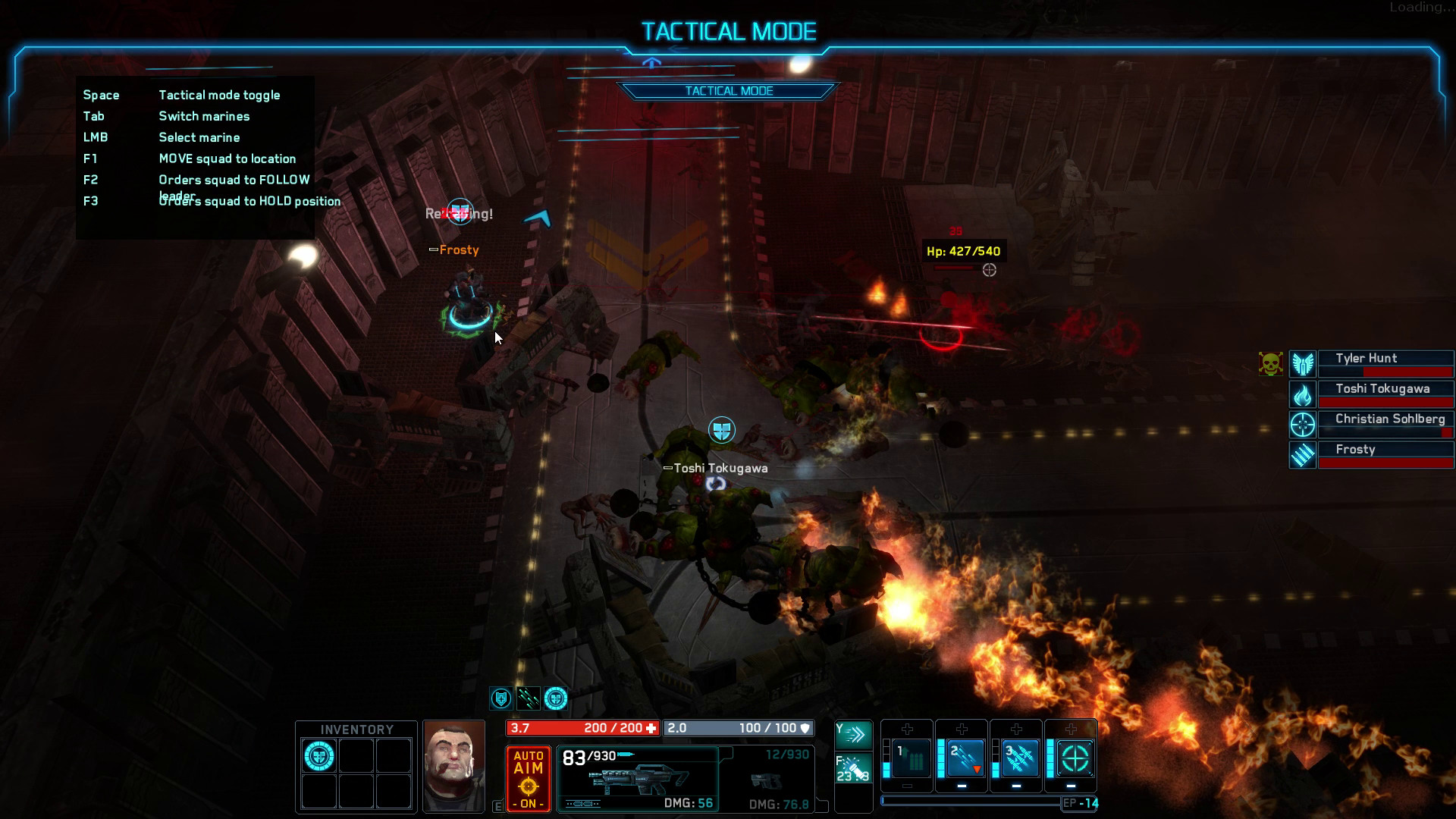Click the green skull status icon
Image resolution: width=1456 pixels, height=819 pixels.
pos(1270,364)
